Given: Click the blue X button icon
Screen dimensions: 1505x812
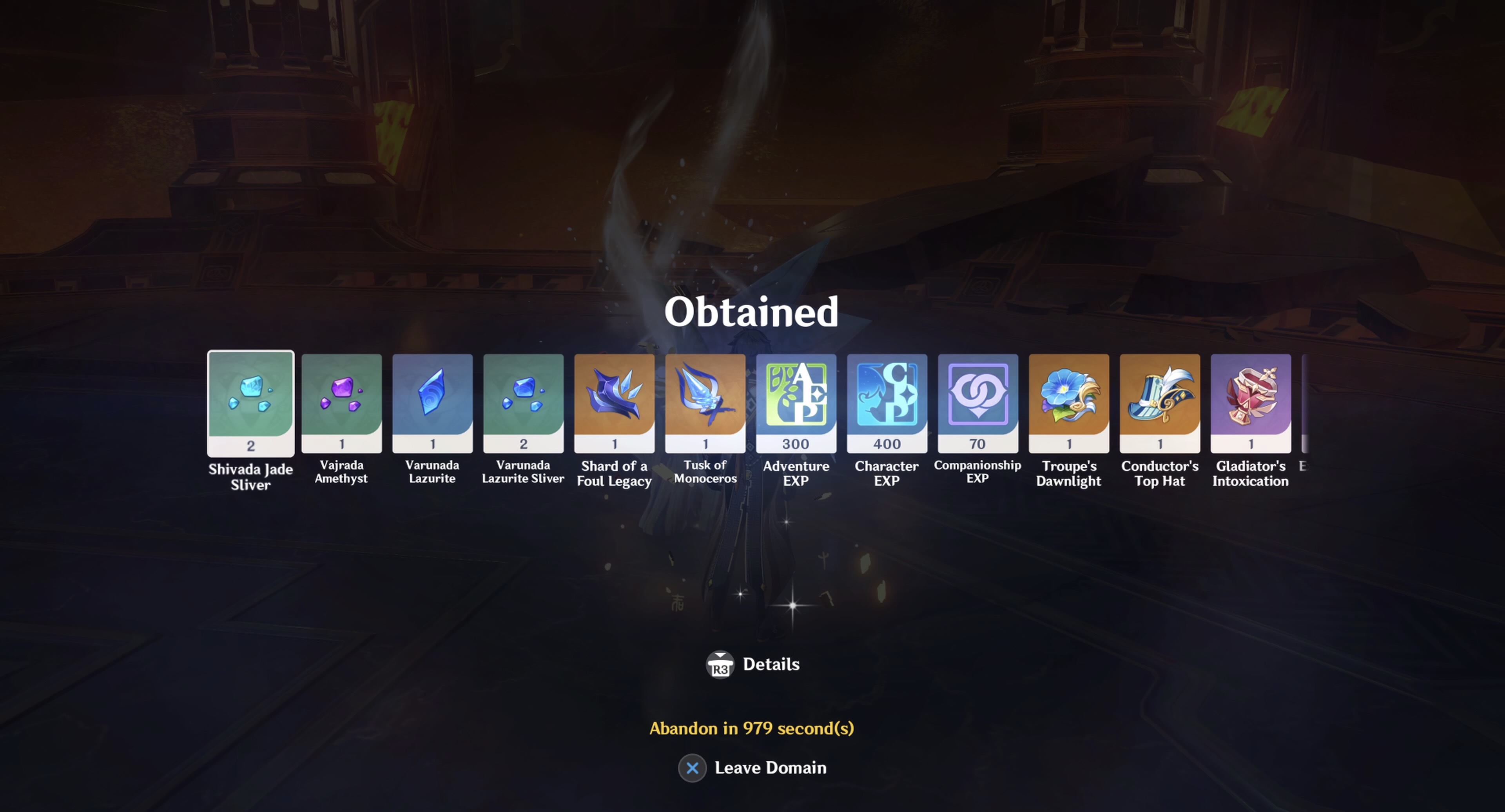Looking at the screenshot, I should tap(693, 768).
